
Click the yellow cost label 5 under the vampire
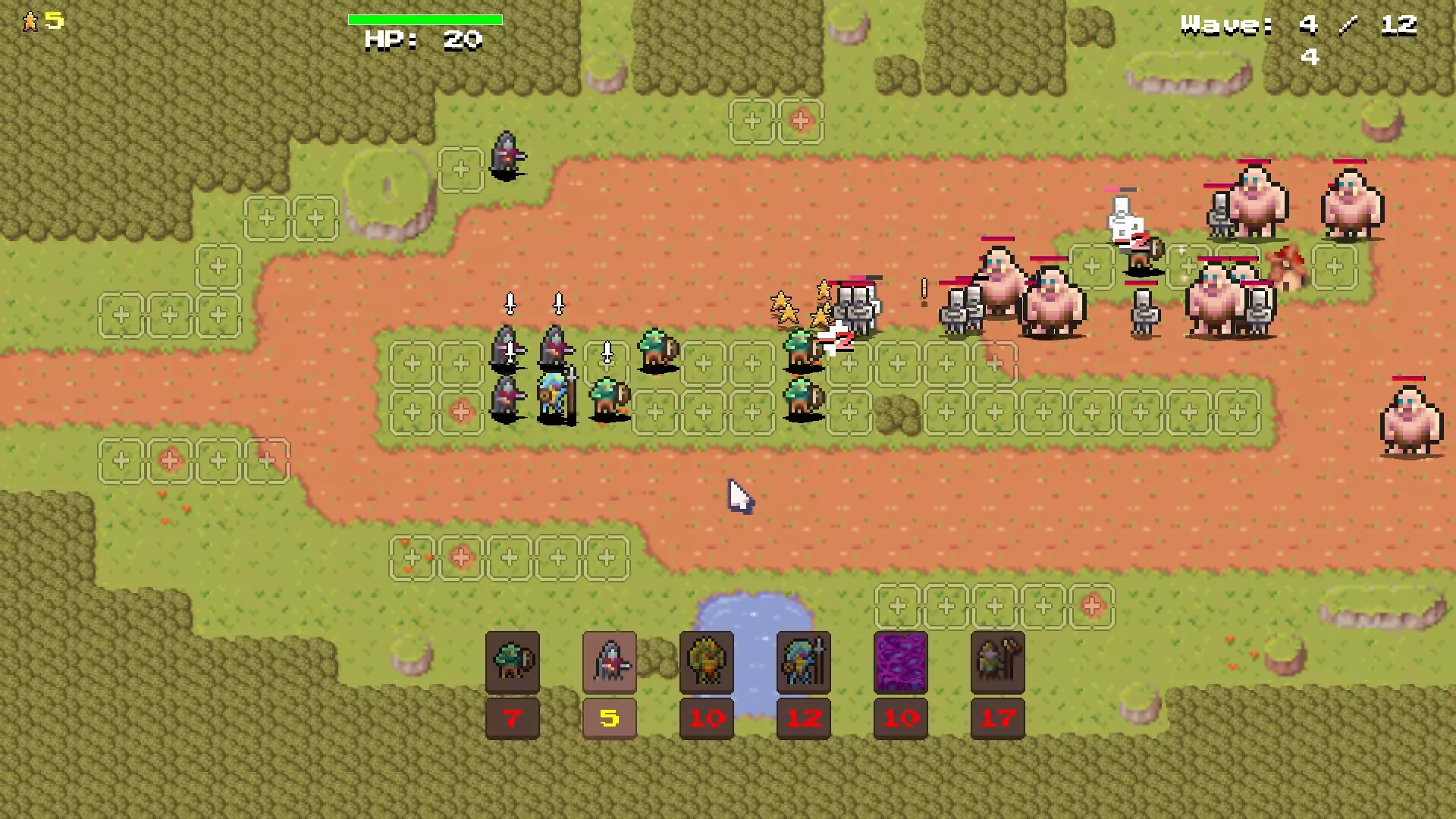coord(610,717)
